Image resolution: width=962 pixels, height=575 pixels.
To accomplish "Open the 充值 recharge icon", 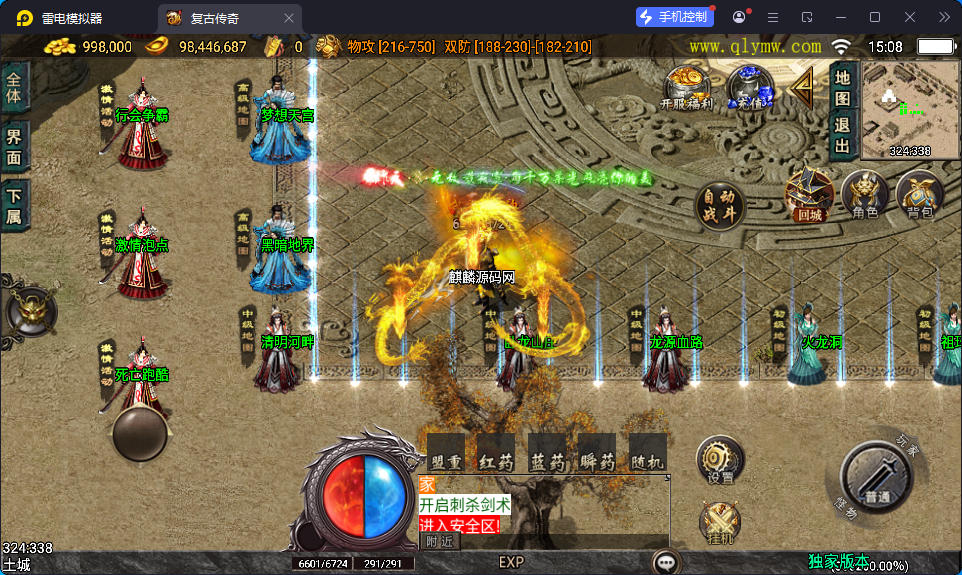I will tap(749, 88).
